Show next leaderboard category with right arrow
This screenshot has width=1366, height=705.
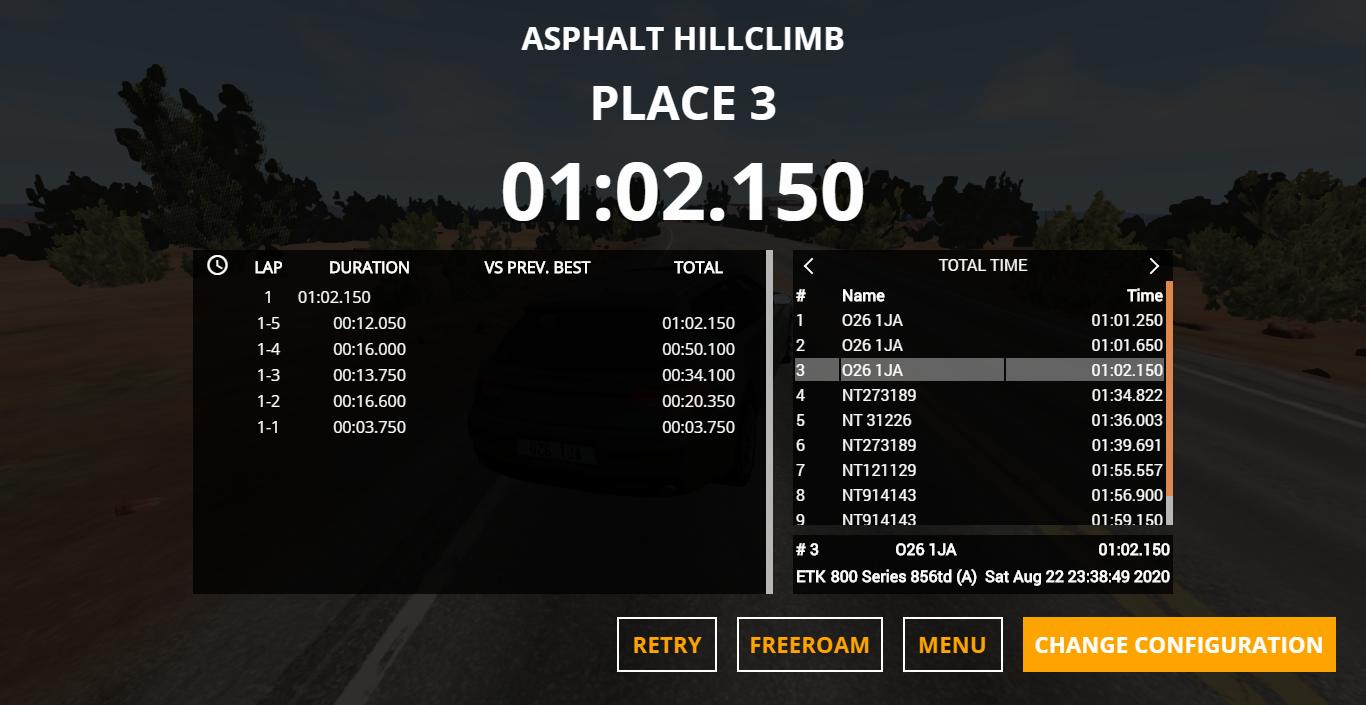click(1154, 266)
